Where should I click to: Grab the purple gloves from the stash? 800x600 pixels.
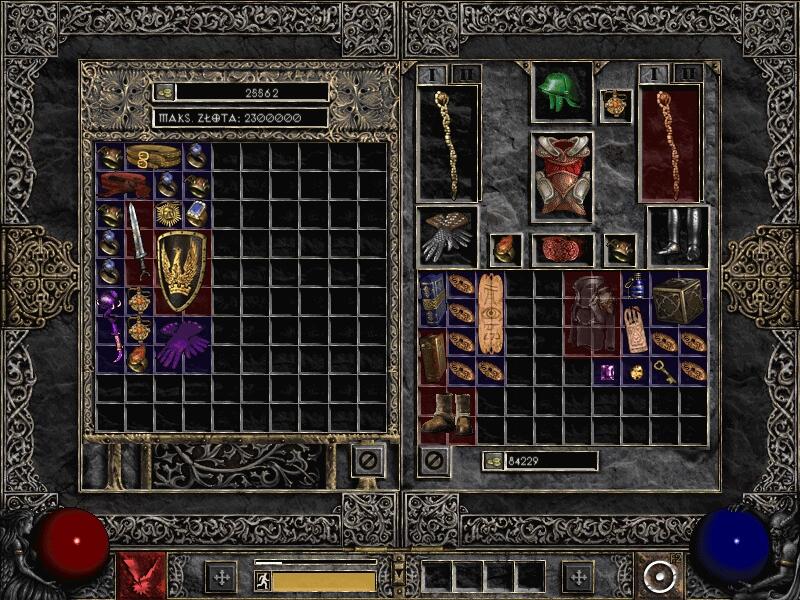click(182, 345)
